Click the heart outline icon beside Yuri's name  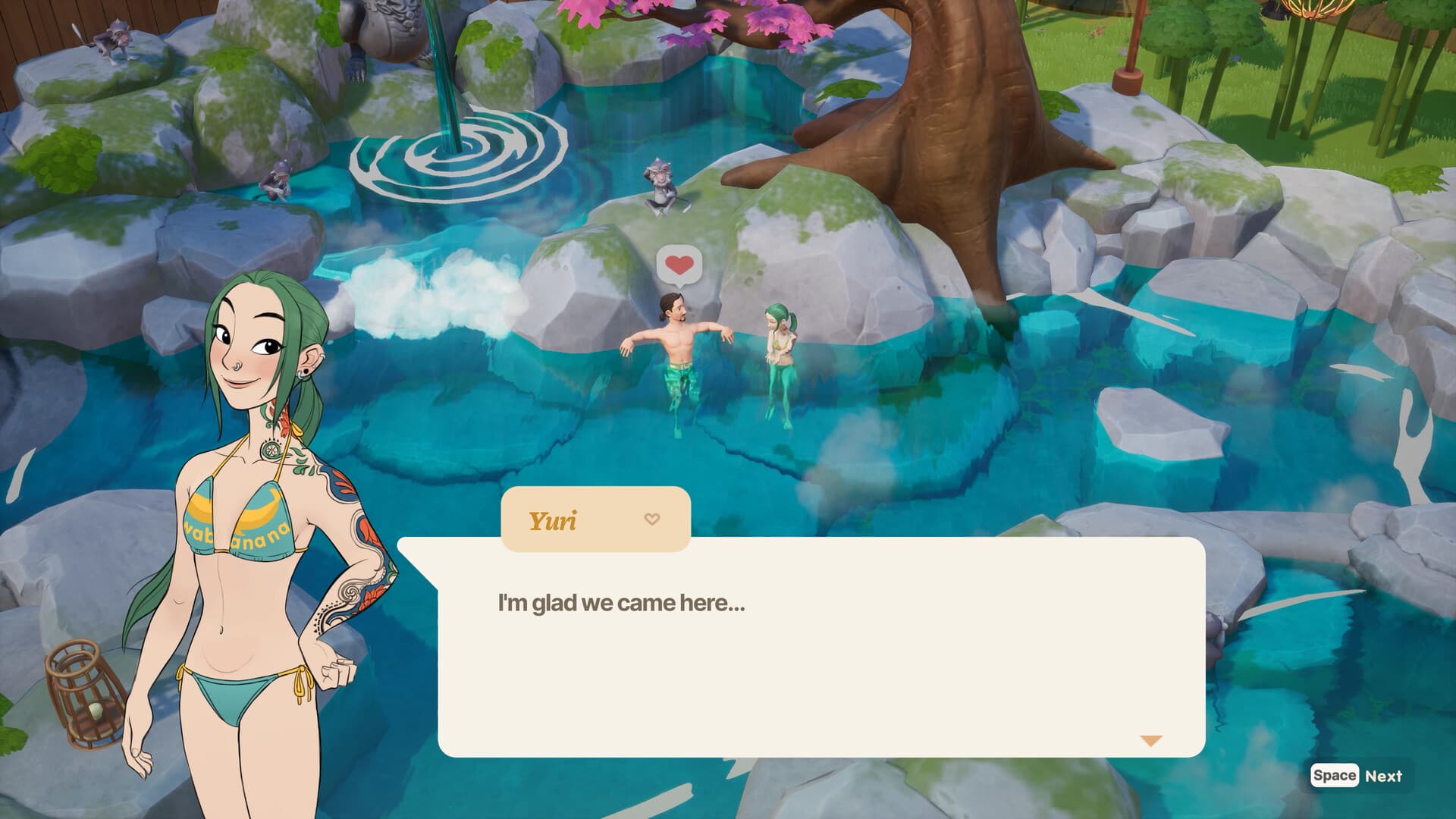coord(651,519)
